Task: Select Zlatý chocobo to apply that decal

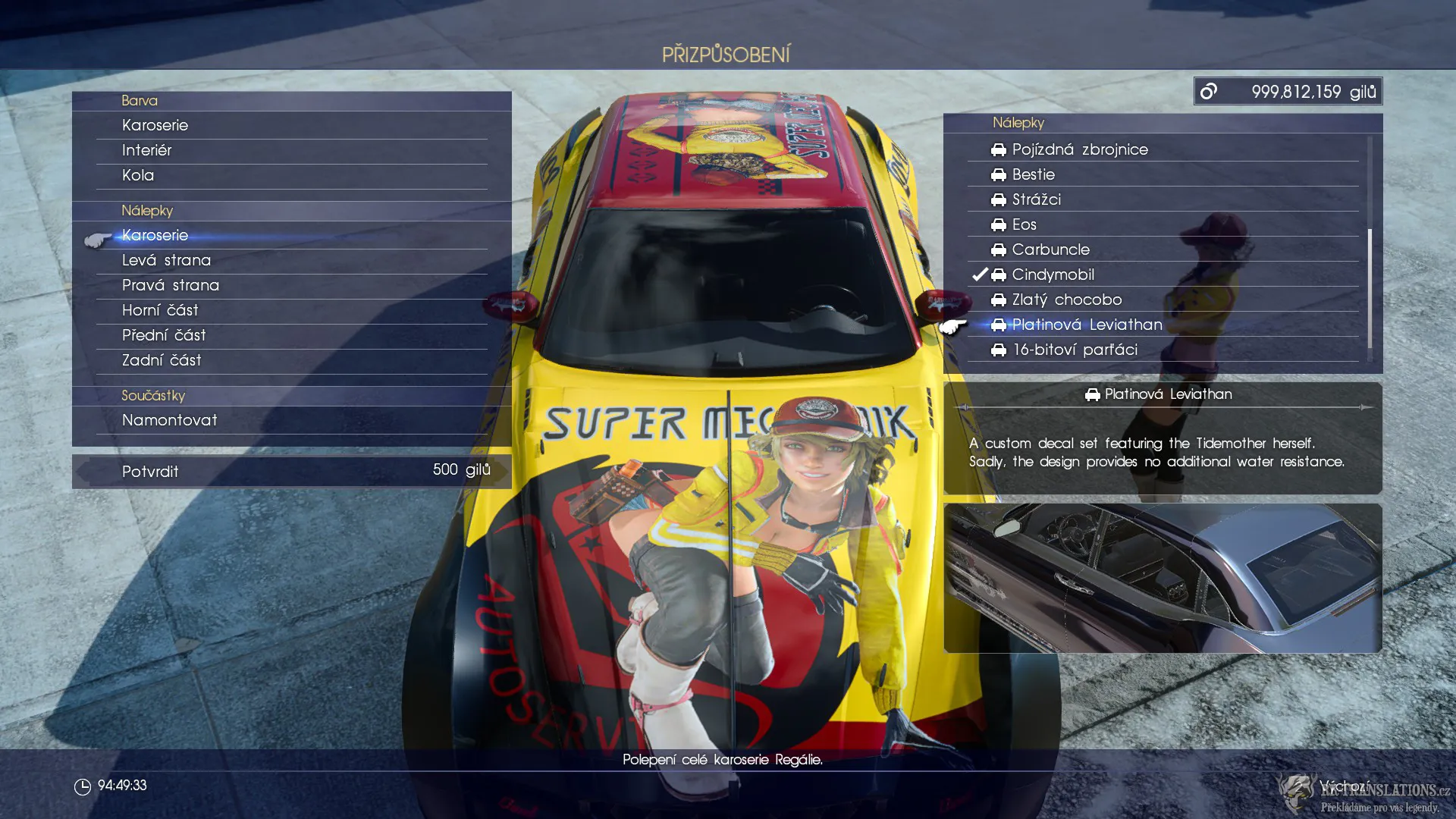Action: click(x=1066, y=300)
